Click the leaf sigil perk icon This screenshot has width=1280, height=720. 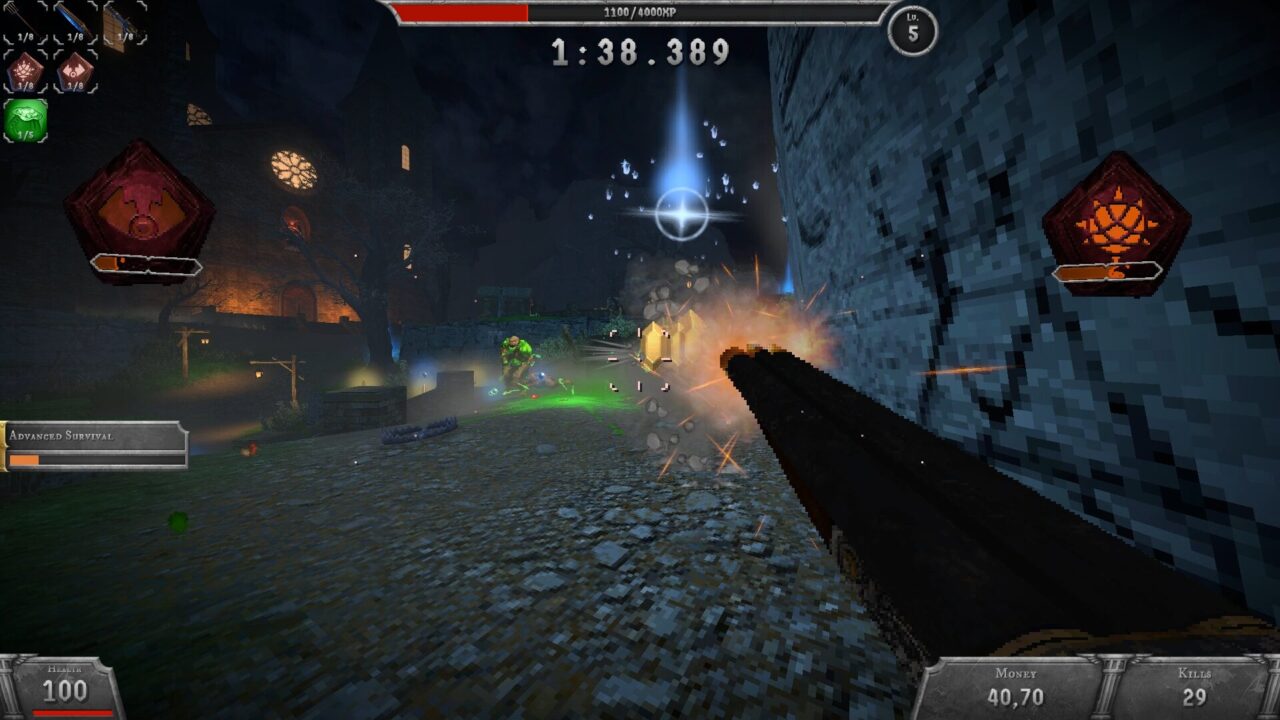coord(24,69)
